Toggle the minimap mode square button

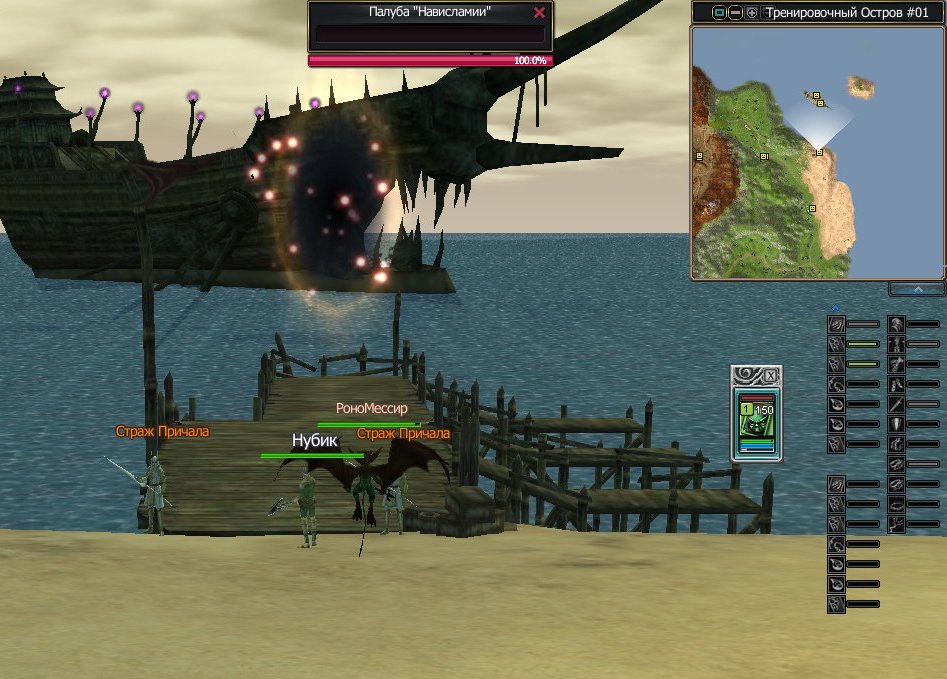click(718, 13)
